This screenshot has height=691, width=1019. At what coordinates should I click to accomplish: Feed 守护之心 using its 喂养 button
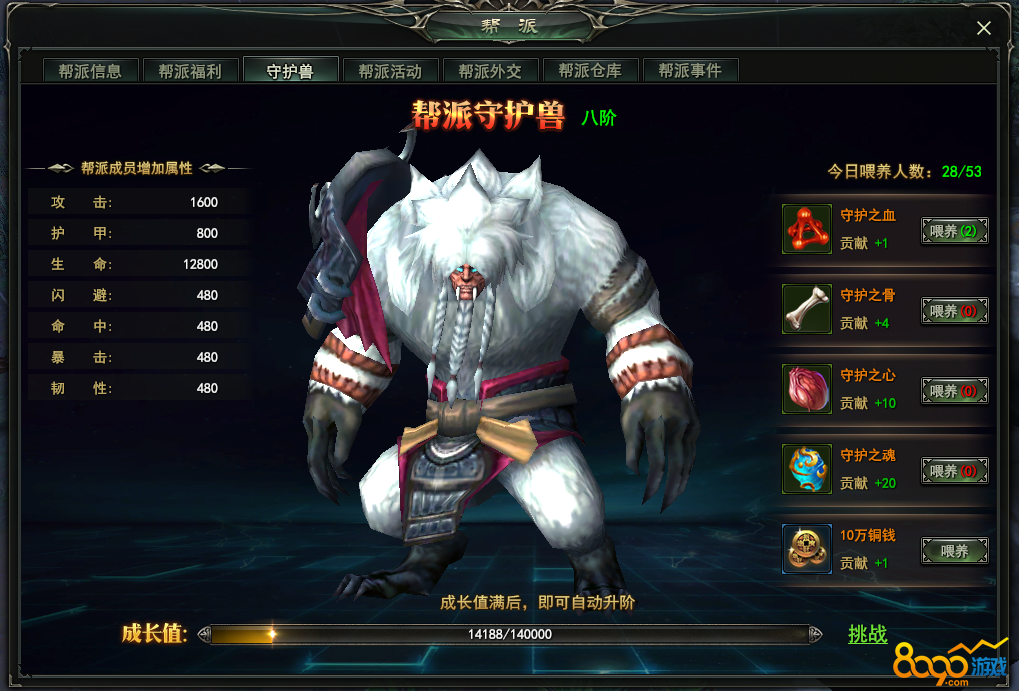954,391
